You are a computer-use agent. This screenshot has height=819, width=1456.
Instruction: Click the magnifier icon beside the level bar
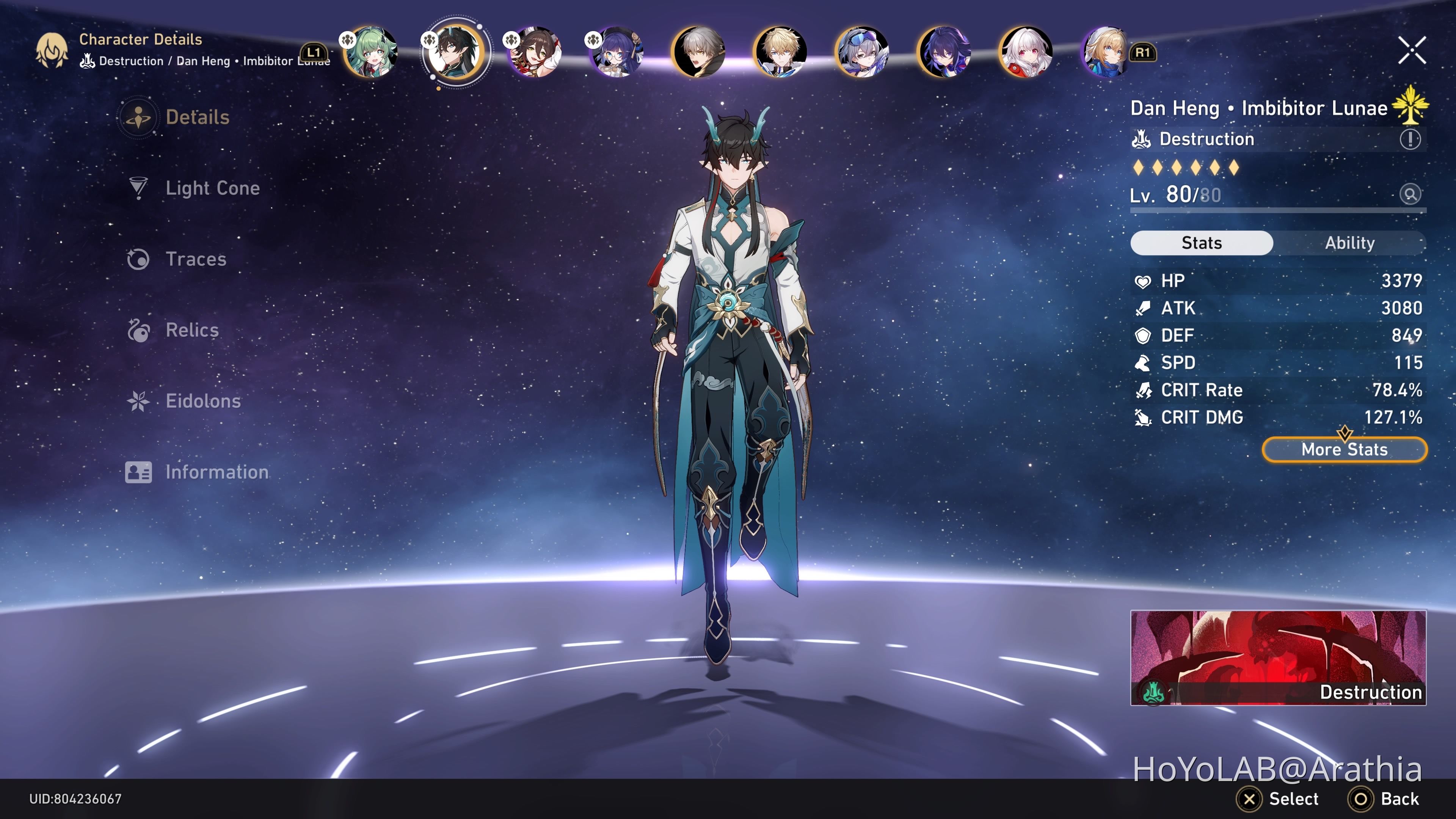(1410, 195)
